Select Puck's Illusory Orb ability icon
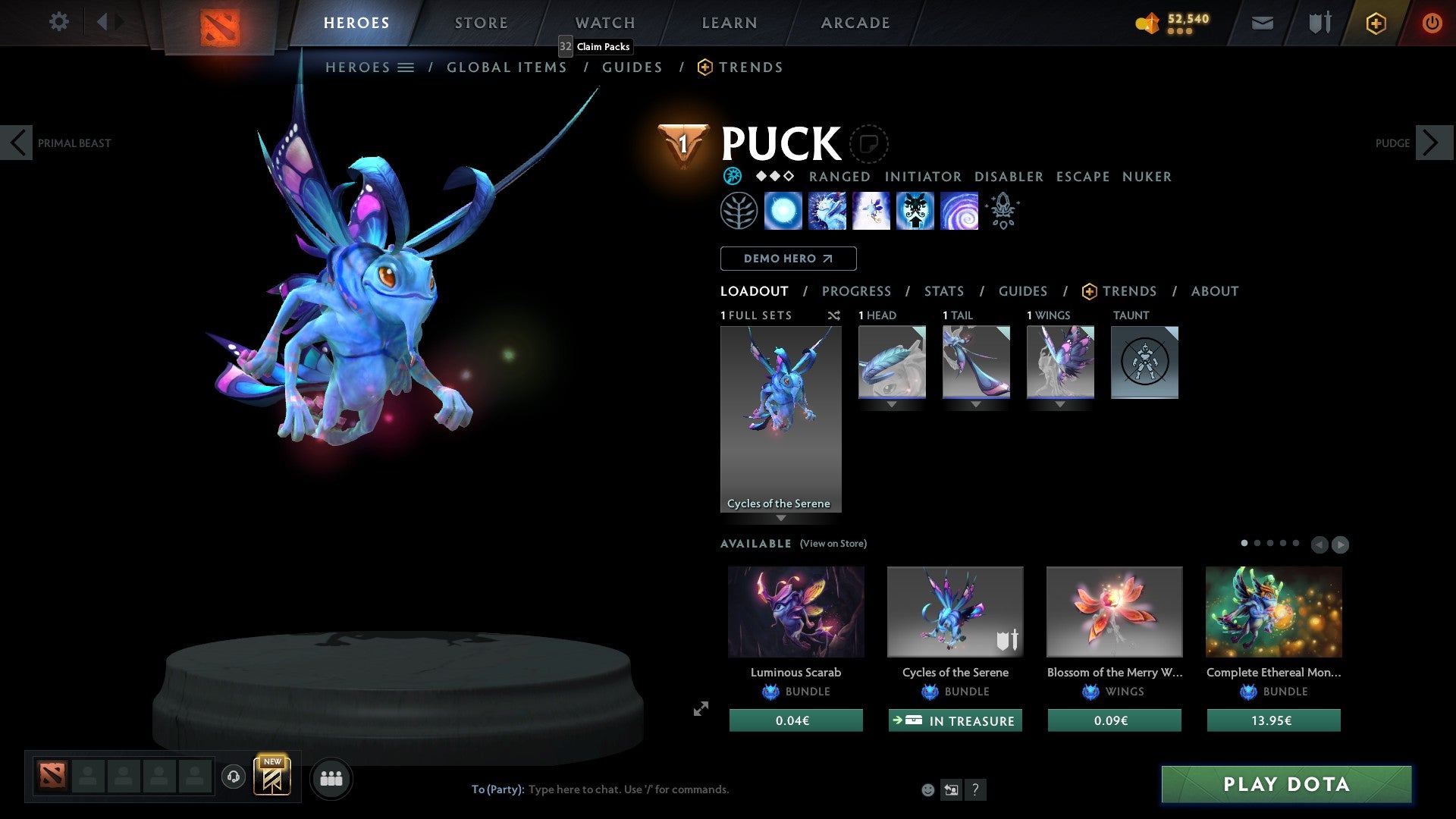 pos(783,211)
